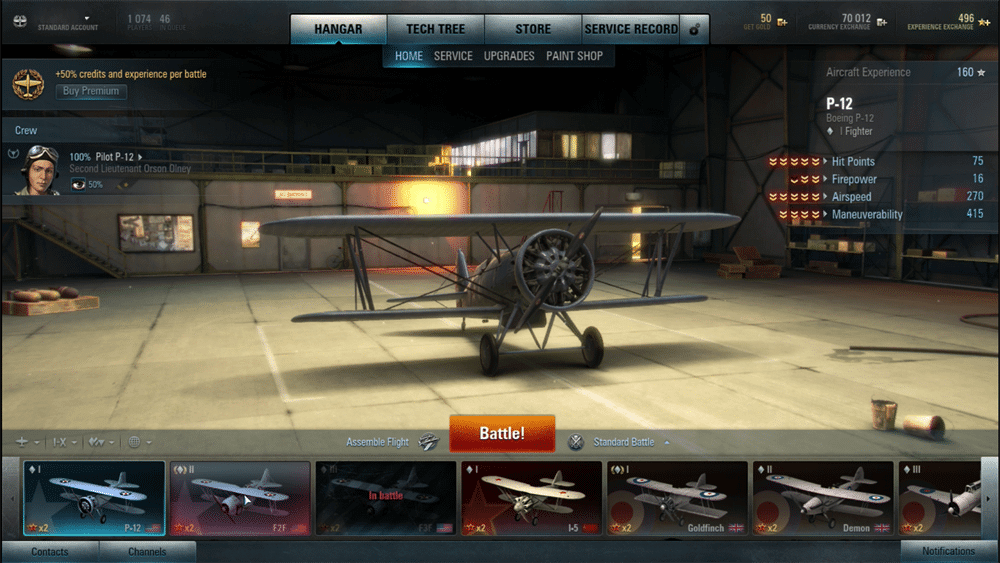Image resolution: width=1000 pixels, height=563 pixels.
Task: View the Service Record tab
Action: click(631, 29)
